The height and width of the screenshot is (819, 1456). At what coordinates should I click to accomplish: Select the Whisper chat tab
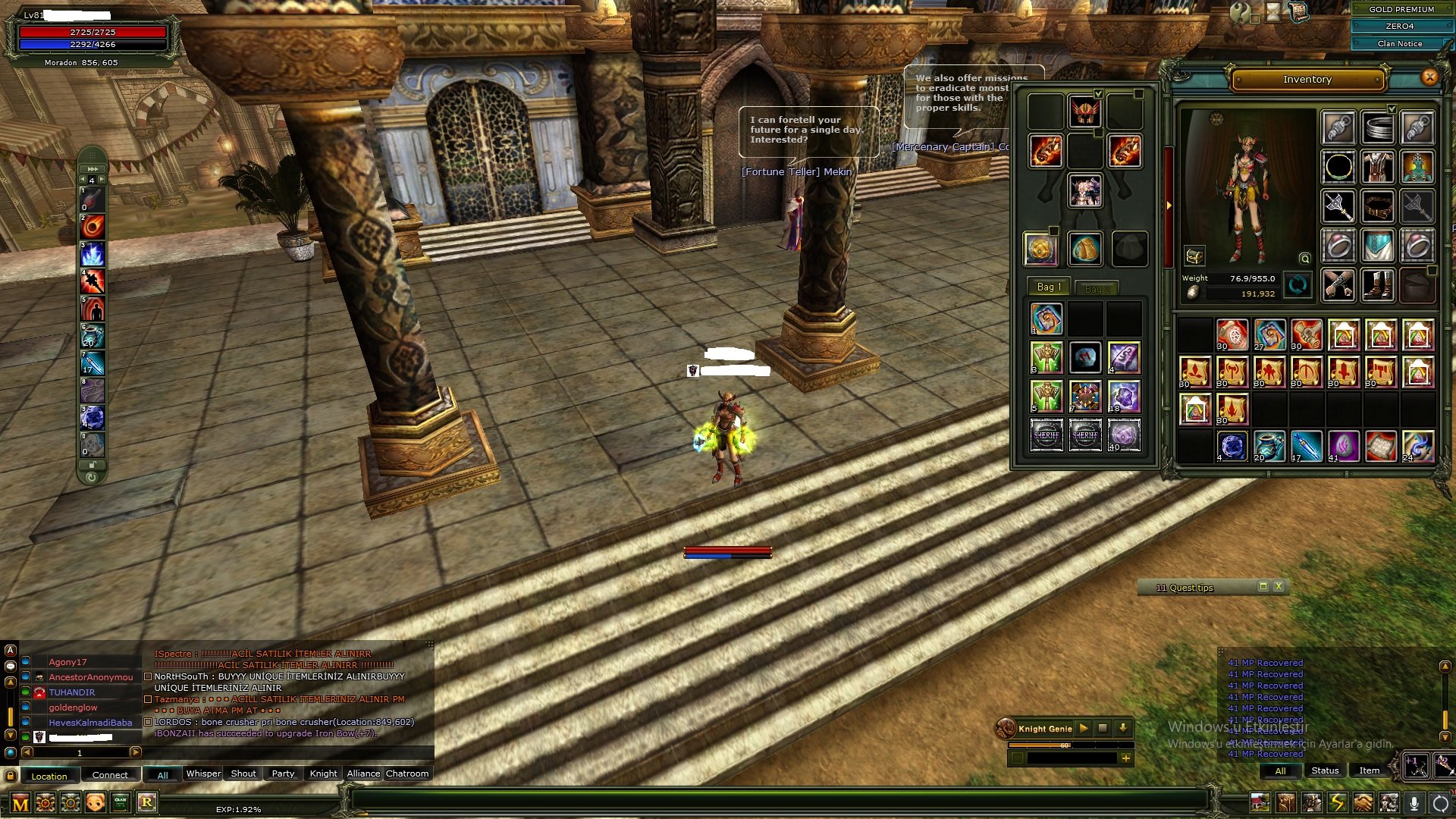[x=202, y=773]
